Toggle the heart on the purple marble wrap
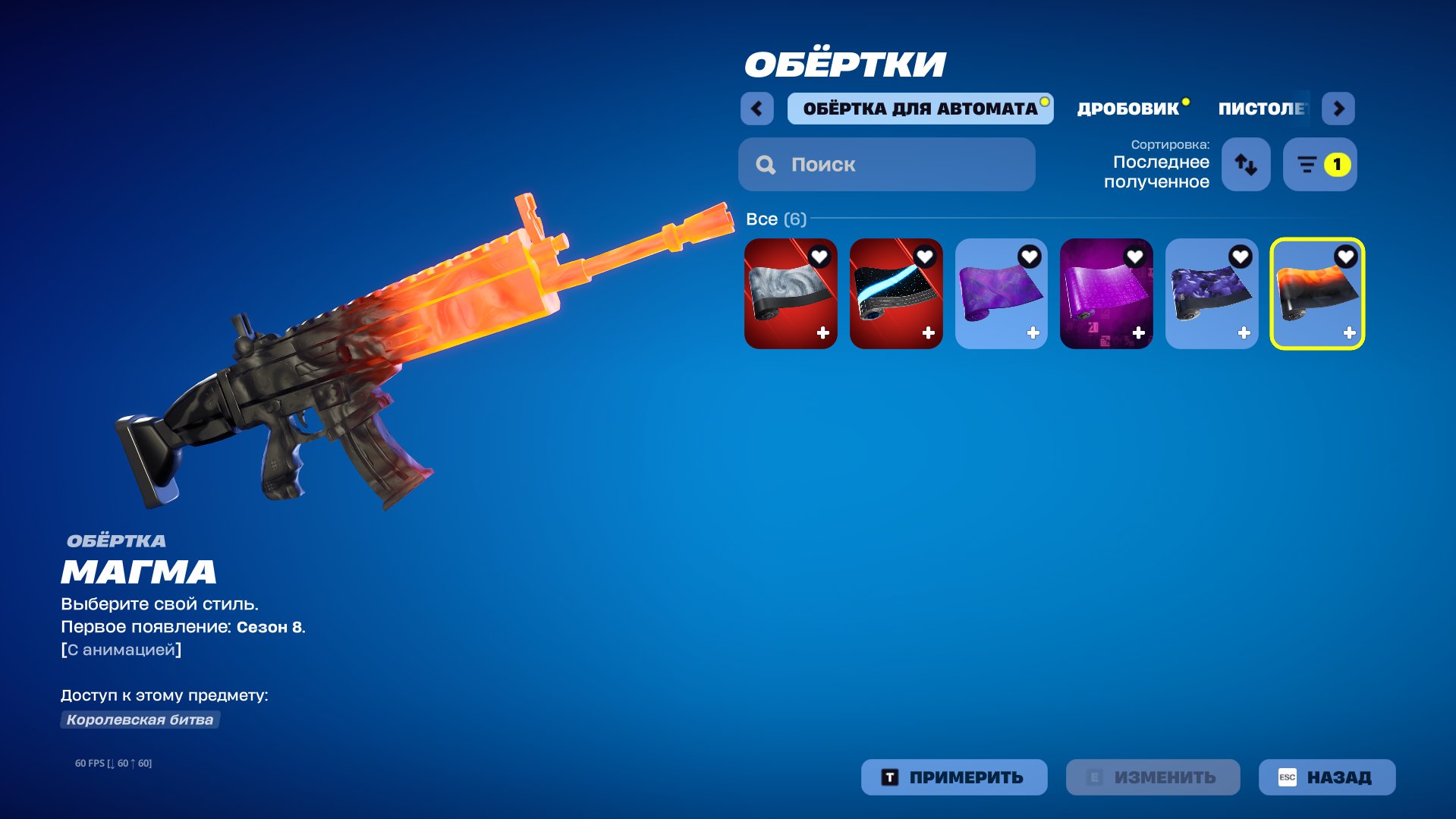The height and width of the screenshot is (819, 1456). 1029,257
